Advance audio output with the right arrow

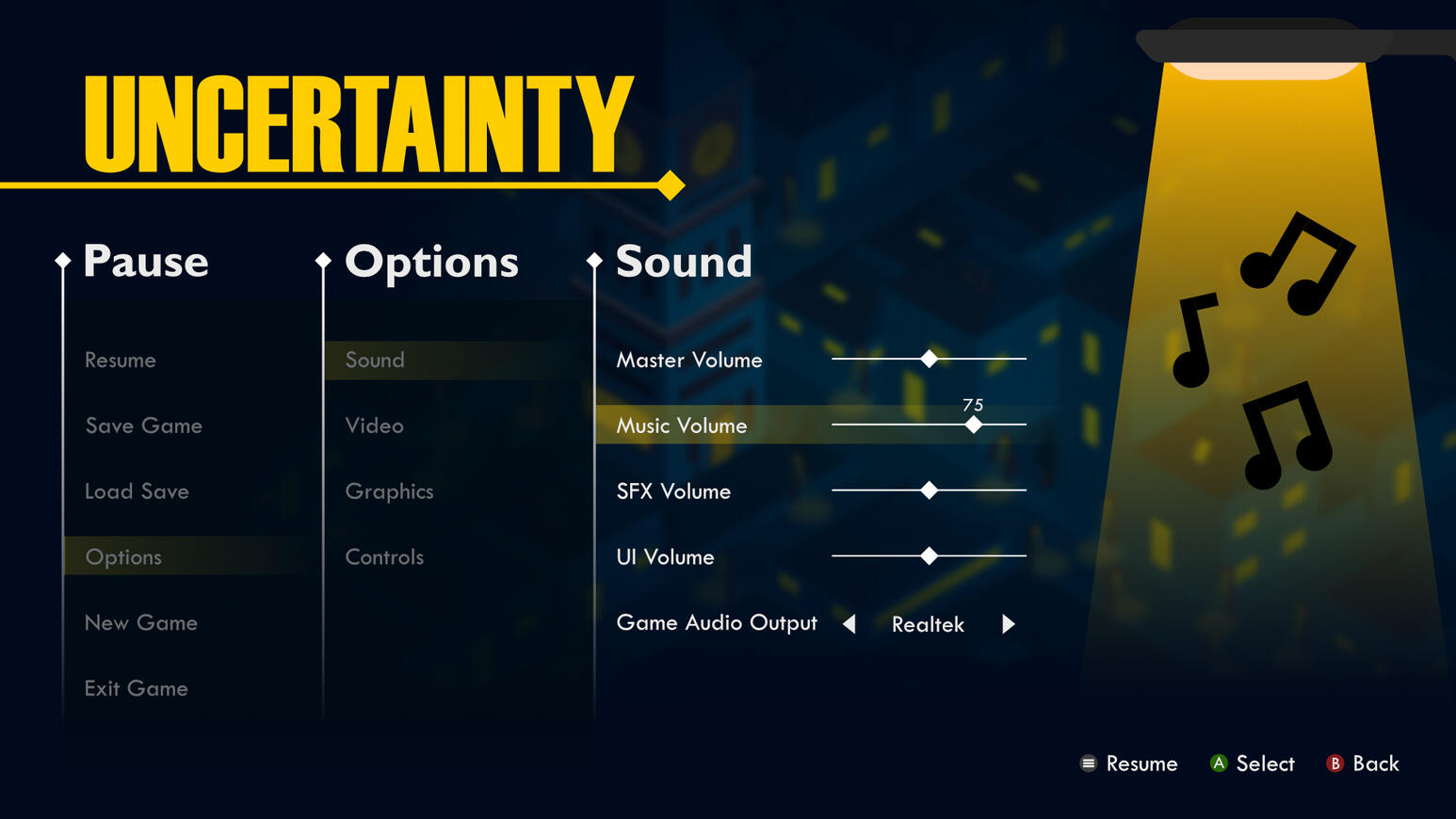(1008, 624)
